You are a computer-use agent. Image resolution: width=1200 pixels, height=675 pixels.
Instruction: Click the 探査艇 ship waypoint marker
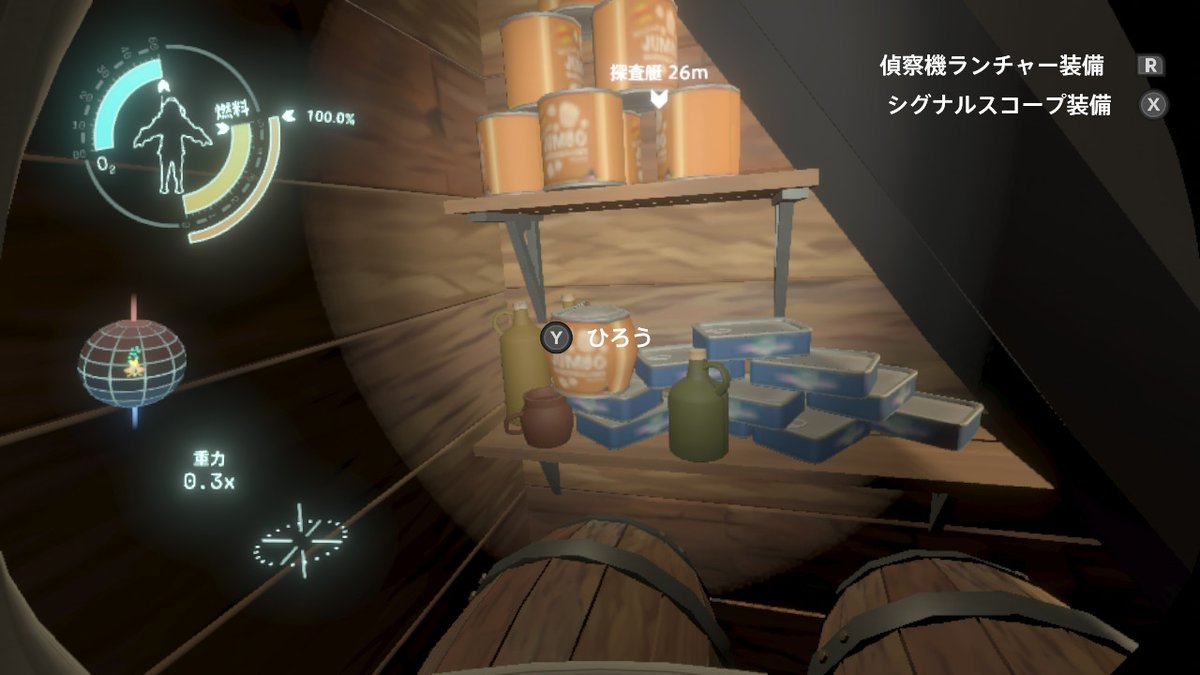[659, 97]
